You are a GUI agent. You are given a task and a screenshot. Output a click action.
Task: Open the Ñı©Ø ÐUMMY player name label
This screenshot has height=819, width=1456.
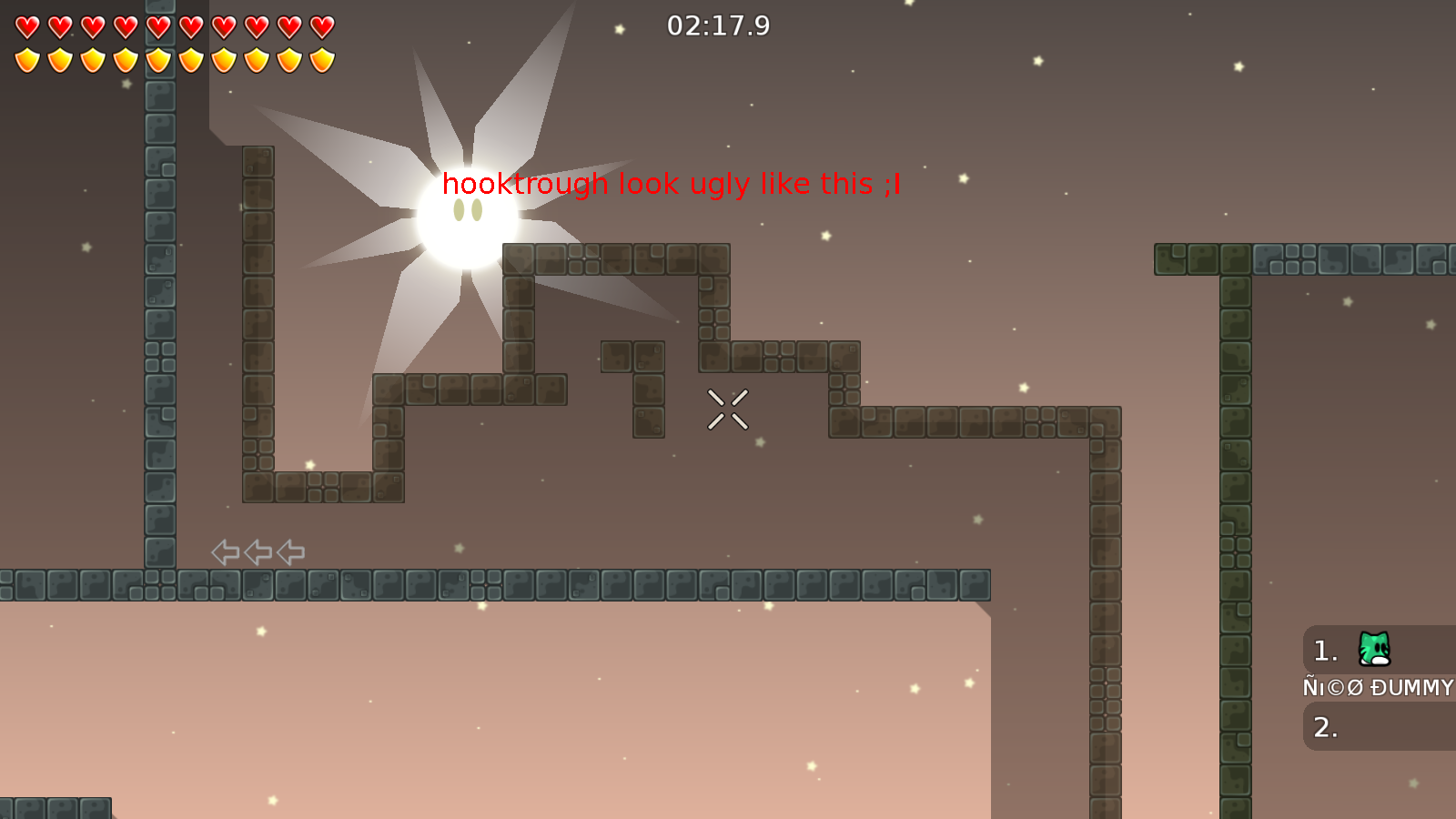click(1377, 688)
